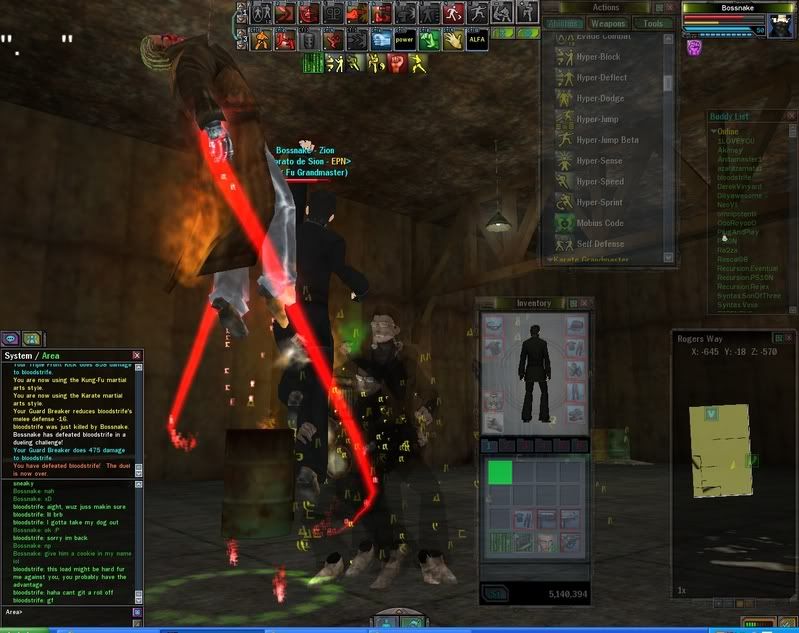This screenshot has width=799, height=633.
Task: Open the Tools tab in Actions
Action: pyautogui.click(x=653, y=23)
